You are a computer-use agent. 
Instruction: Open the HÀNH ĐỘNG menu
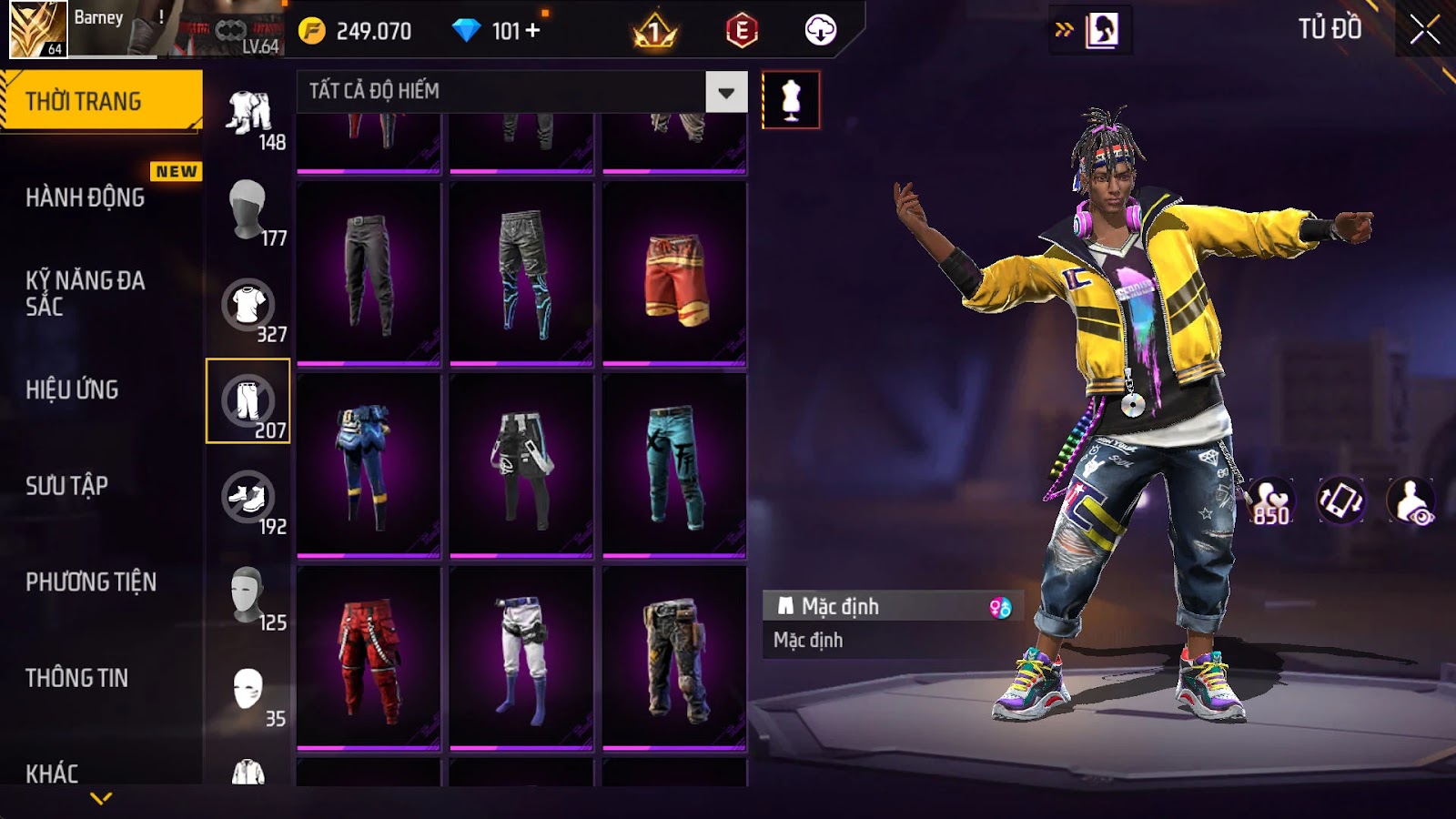pos(85,197)
